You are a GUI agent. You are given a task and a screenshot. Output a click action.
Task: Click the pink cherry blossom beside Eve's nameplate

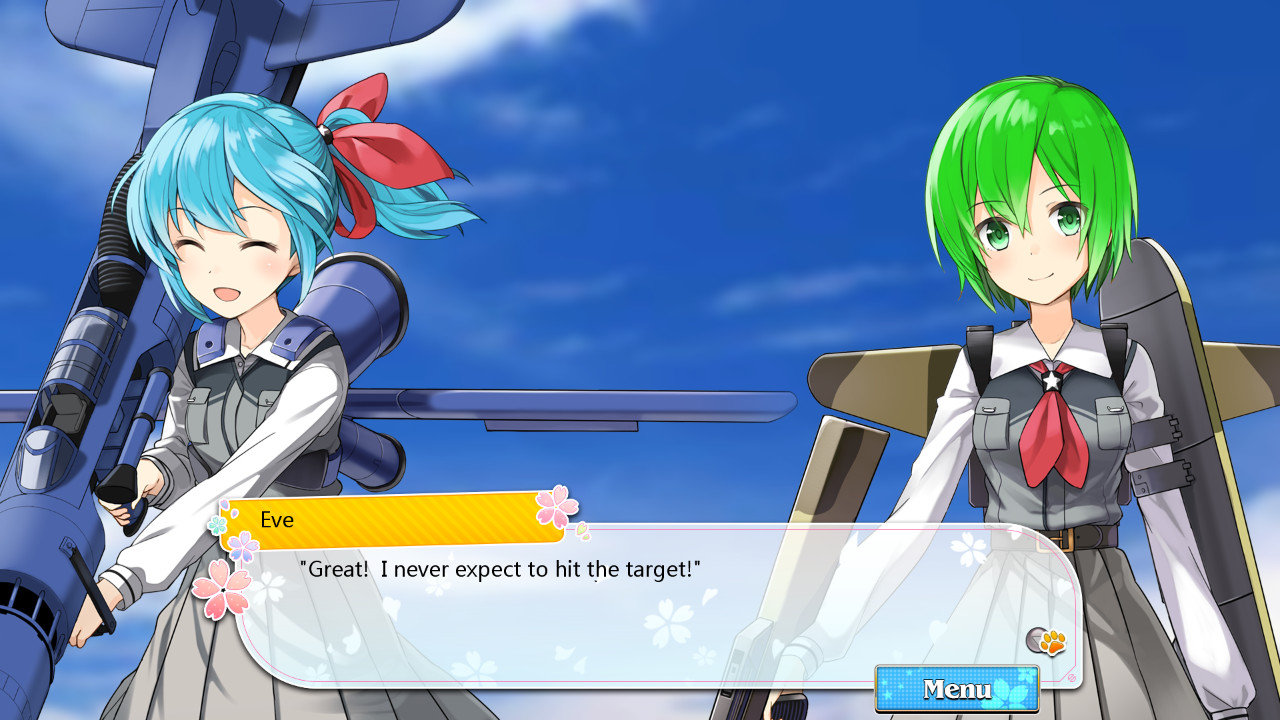tap(557, 509)
